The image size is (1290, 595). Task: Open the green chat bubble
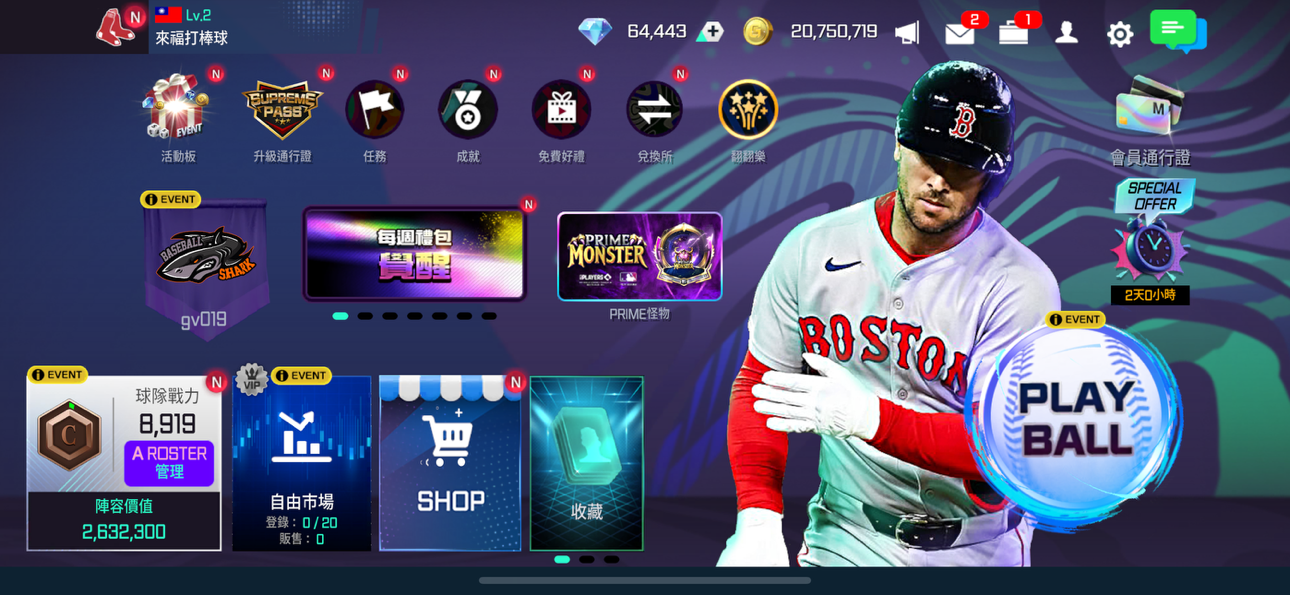point(1177,30)
